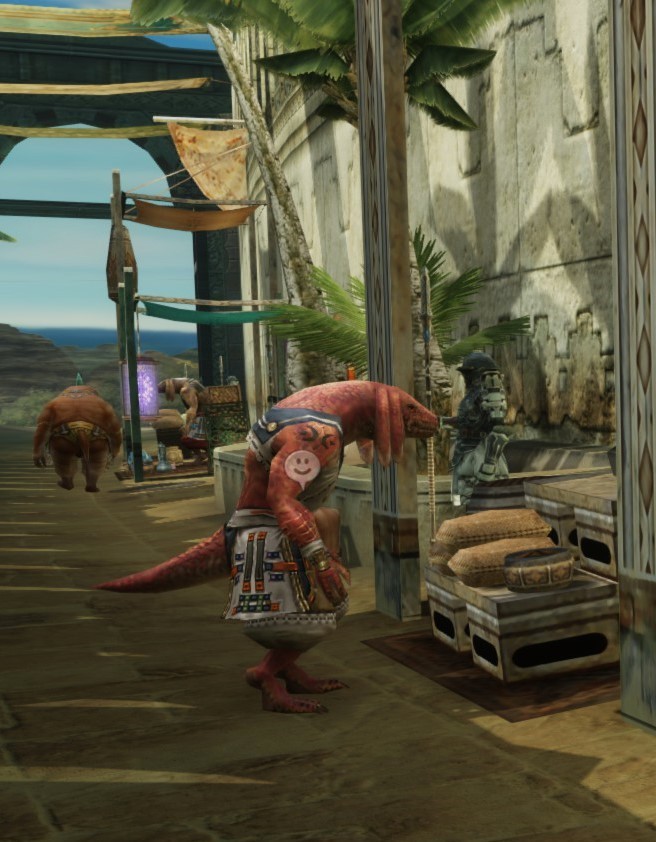Click the smiley speech bubble talk icon
The height and width of the screenshot is (842, 656).
point(299,465)
